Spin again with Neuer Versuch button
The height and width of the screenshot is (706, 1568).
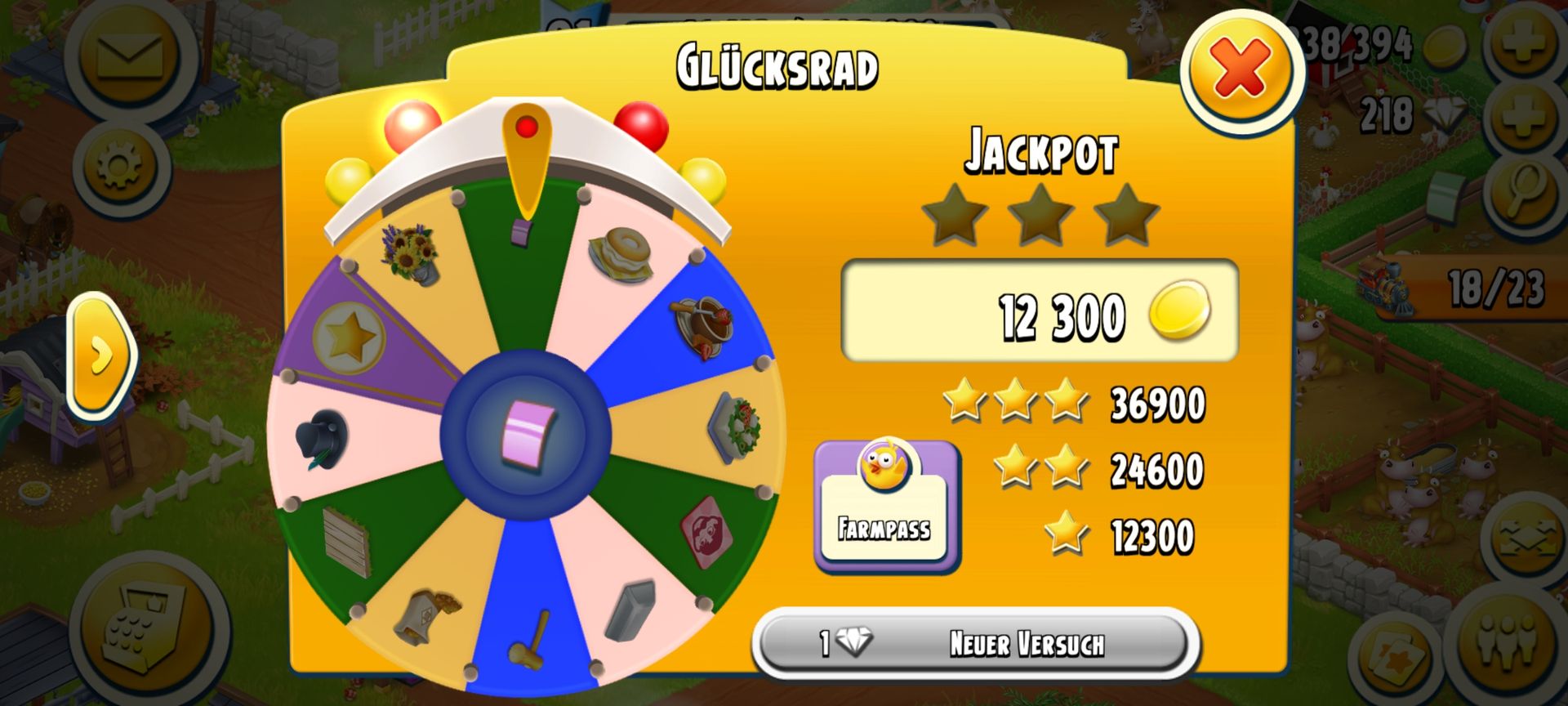pos(975,643)
